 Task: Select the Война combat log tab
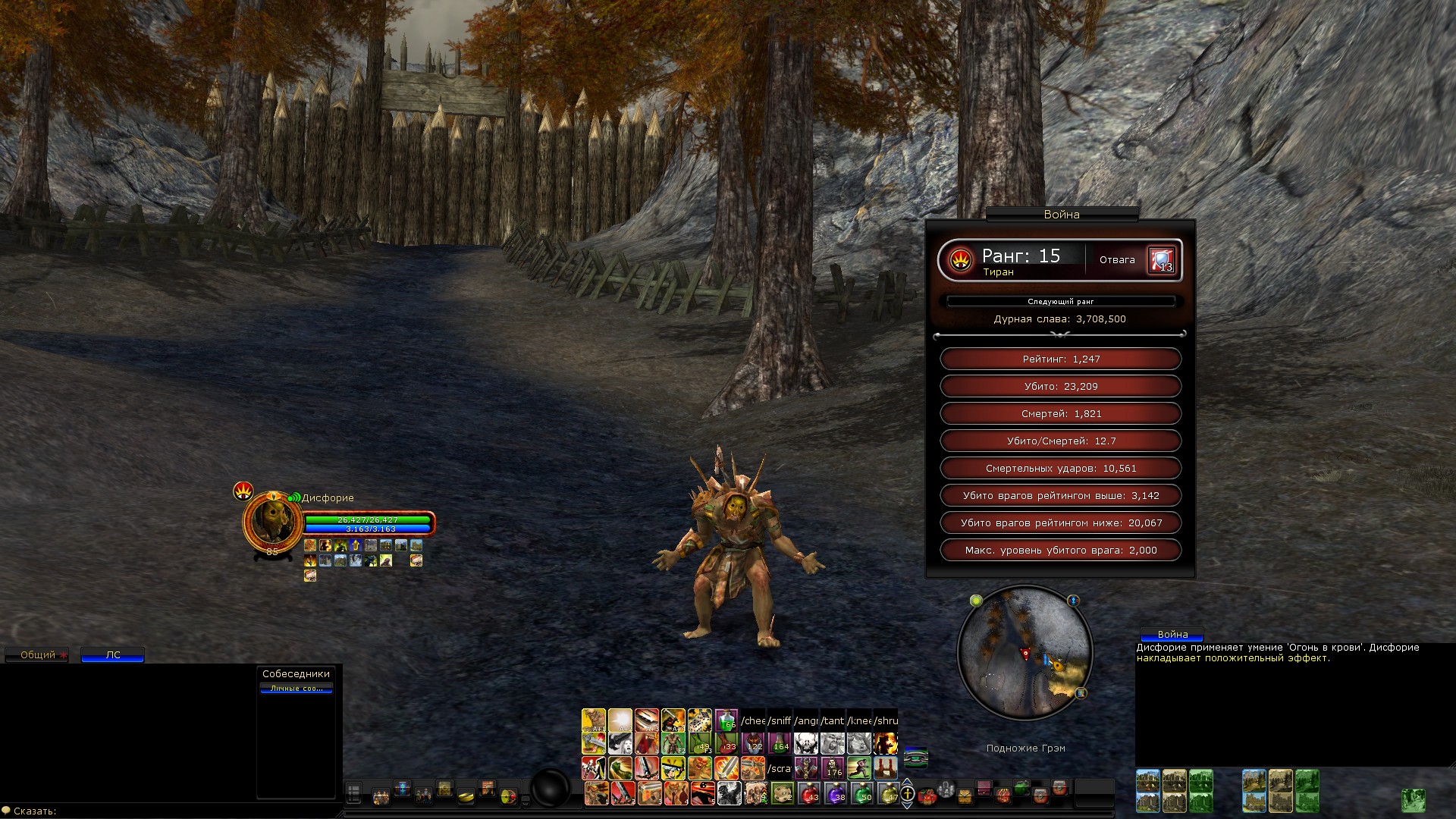[1172, 634]
